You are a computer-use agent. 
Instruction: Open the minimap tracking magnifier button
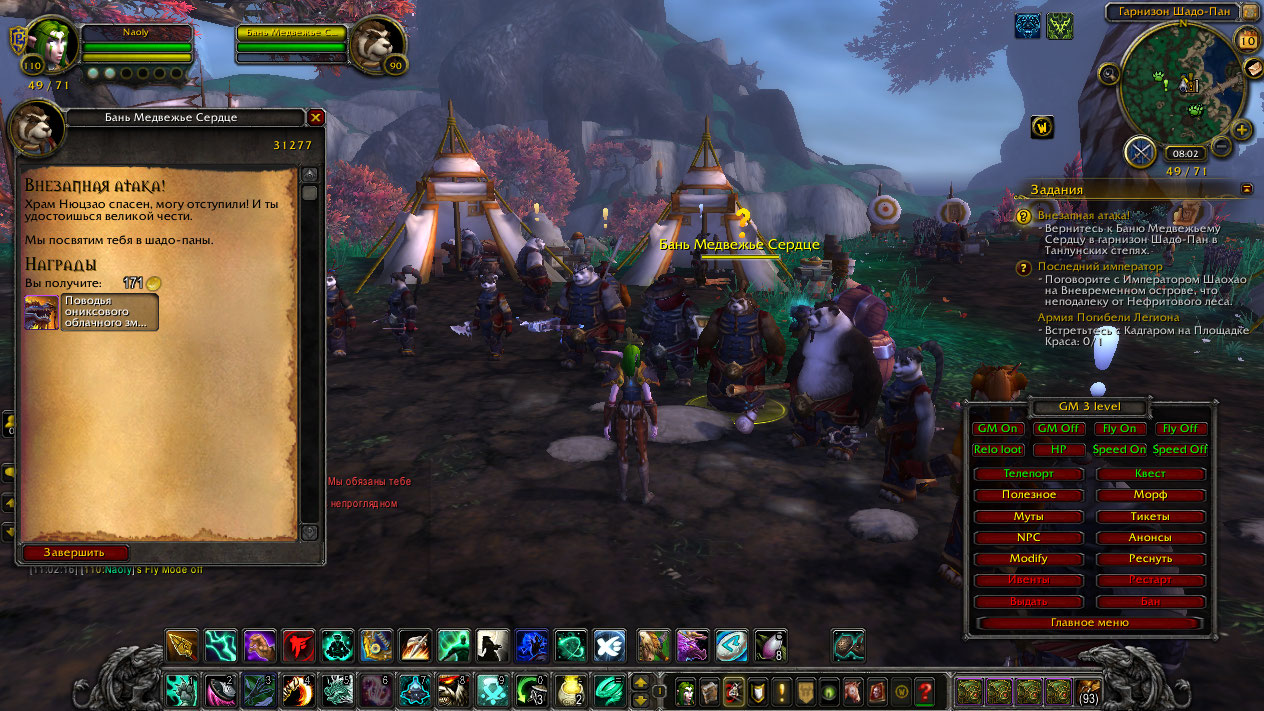point(1109,73)
